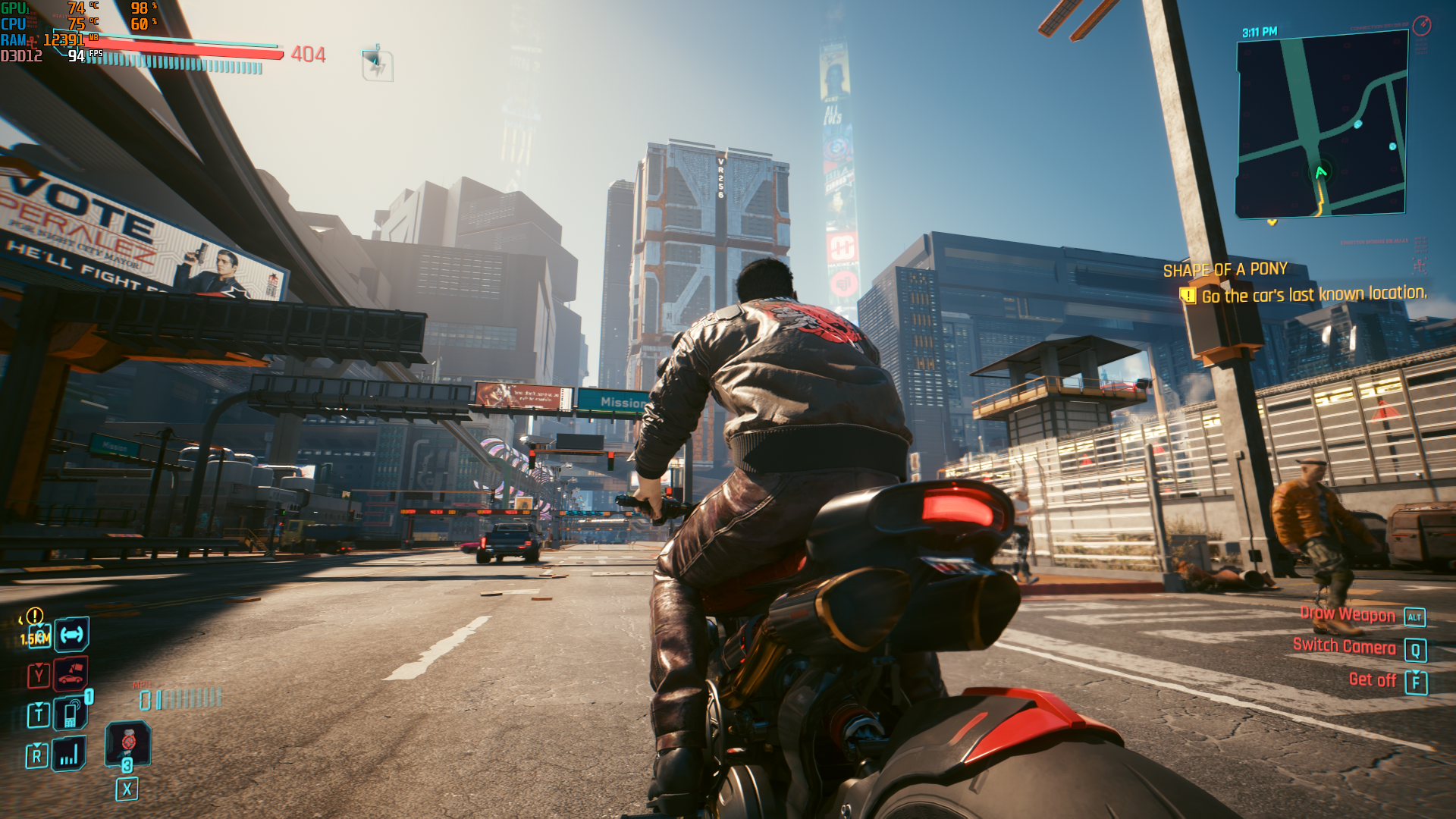Screen dimensions: 1456x819
Task: Select the Shape of a Pony quest tracker
Action: point(1225,270)
